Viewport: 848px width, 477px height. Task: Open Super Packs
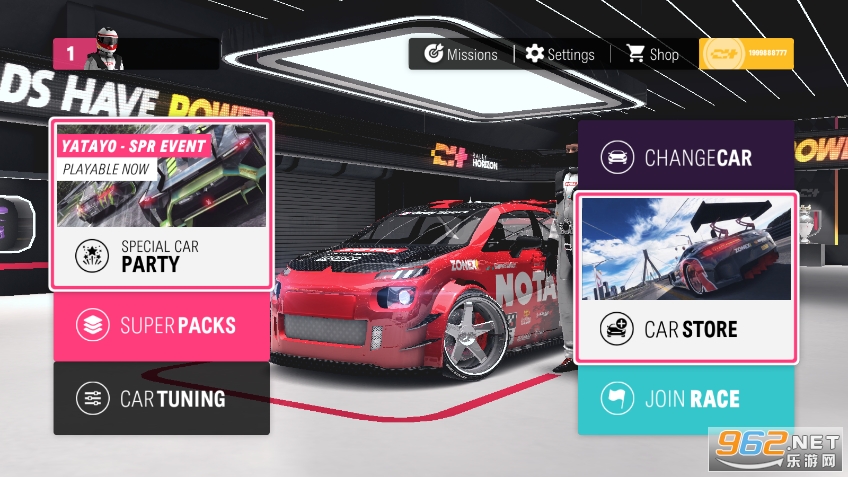tap(161, 326)
